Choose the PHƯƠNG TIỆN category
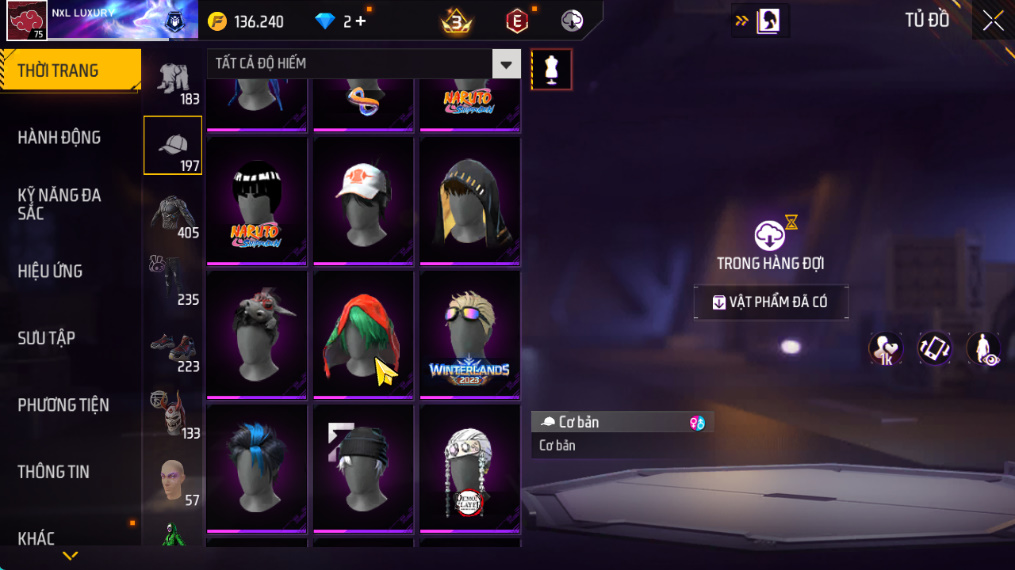The image size is (1015, 570). pos(63,405)
